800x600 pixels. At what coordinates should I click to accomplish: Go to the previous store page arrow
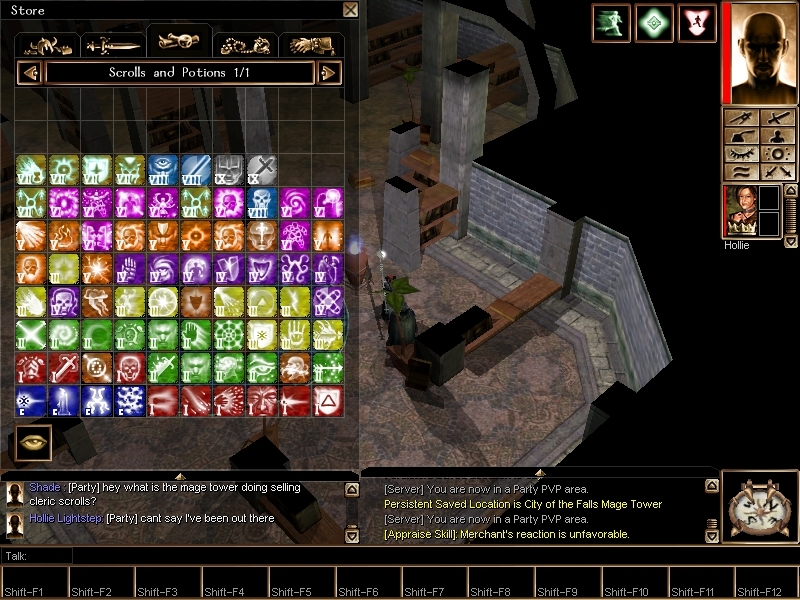(x=29, y=73)
